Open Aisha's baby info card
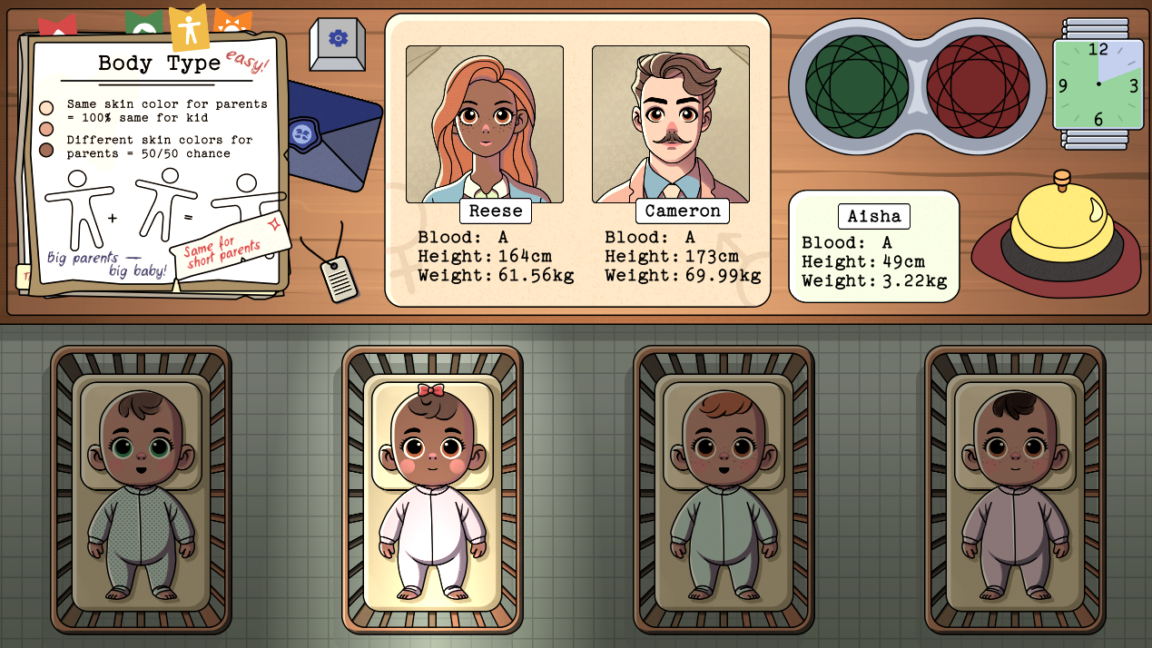The image size is (1152, 648). [874, 247]
